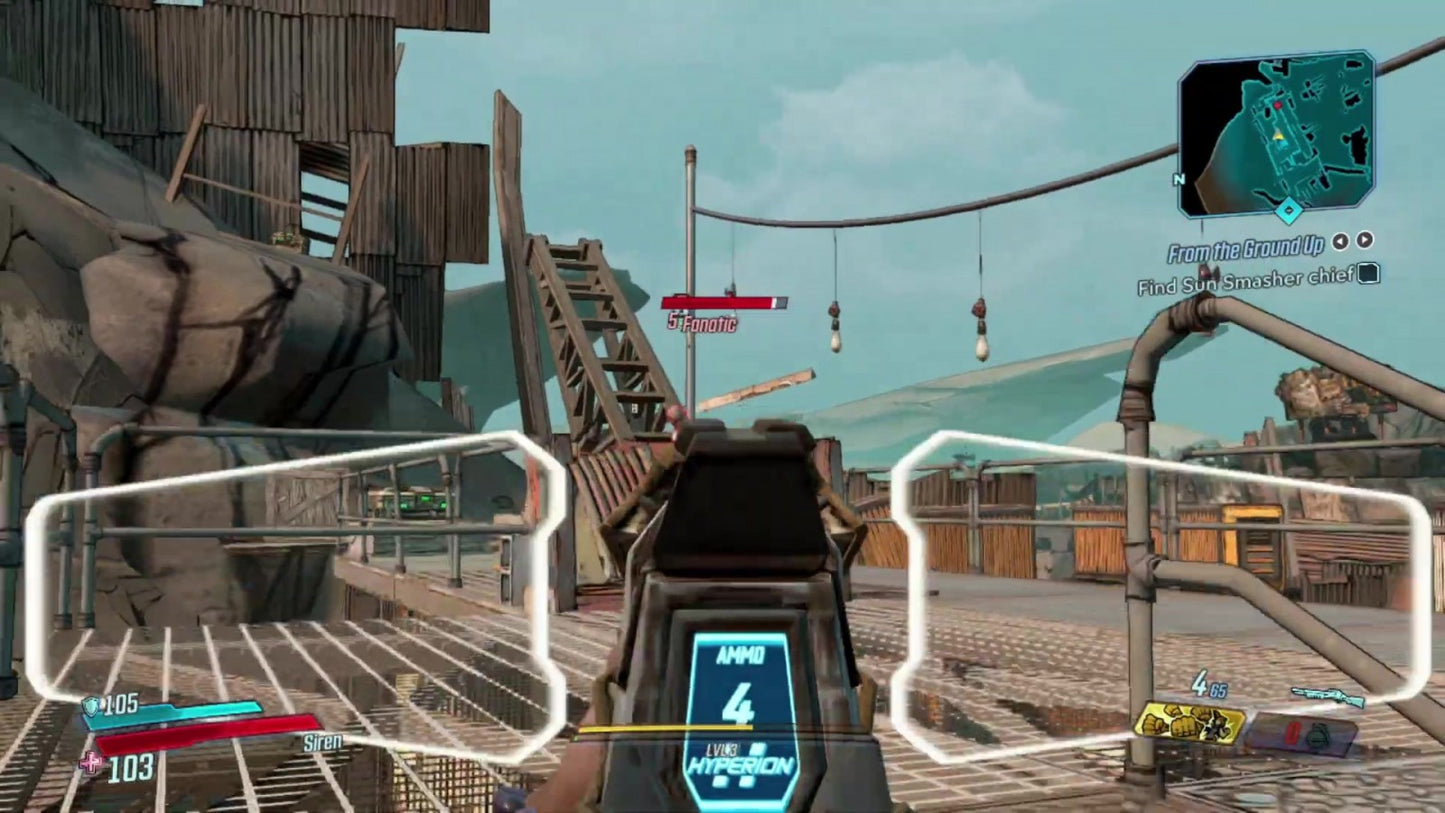Click the Fanatic enemy health bar

pyautogui.click(x=724, y=300)
